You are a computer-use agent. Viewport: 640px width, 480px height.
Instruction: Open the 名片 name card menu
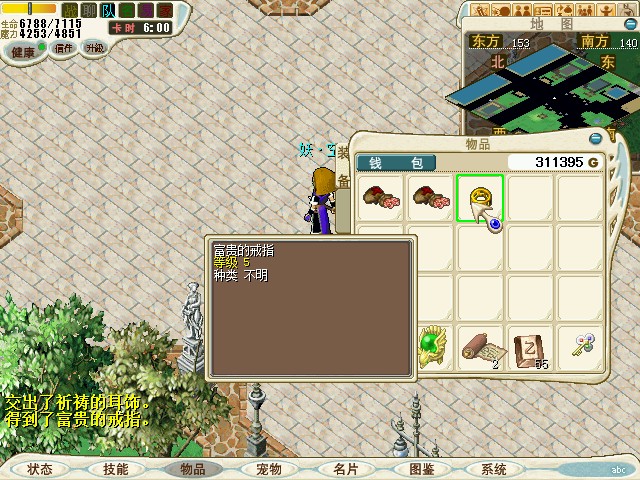[x=345, y=469]
